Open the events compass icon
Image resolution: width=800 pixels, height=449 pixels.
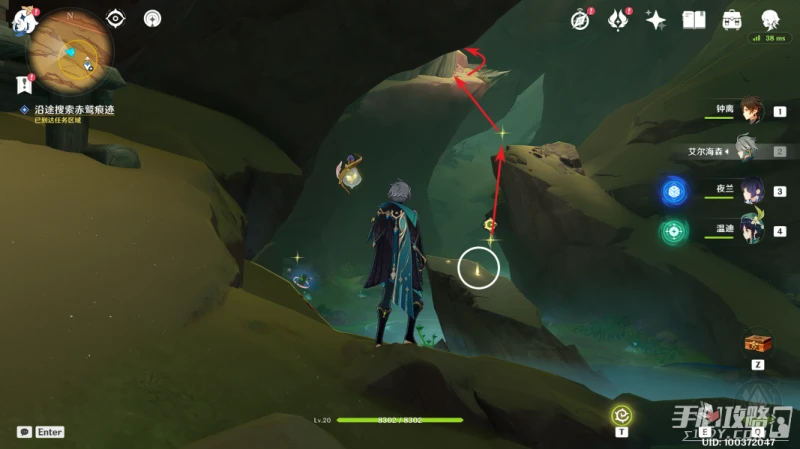click(x=580, y=19)
